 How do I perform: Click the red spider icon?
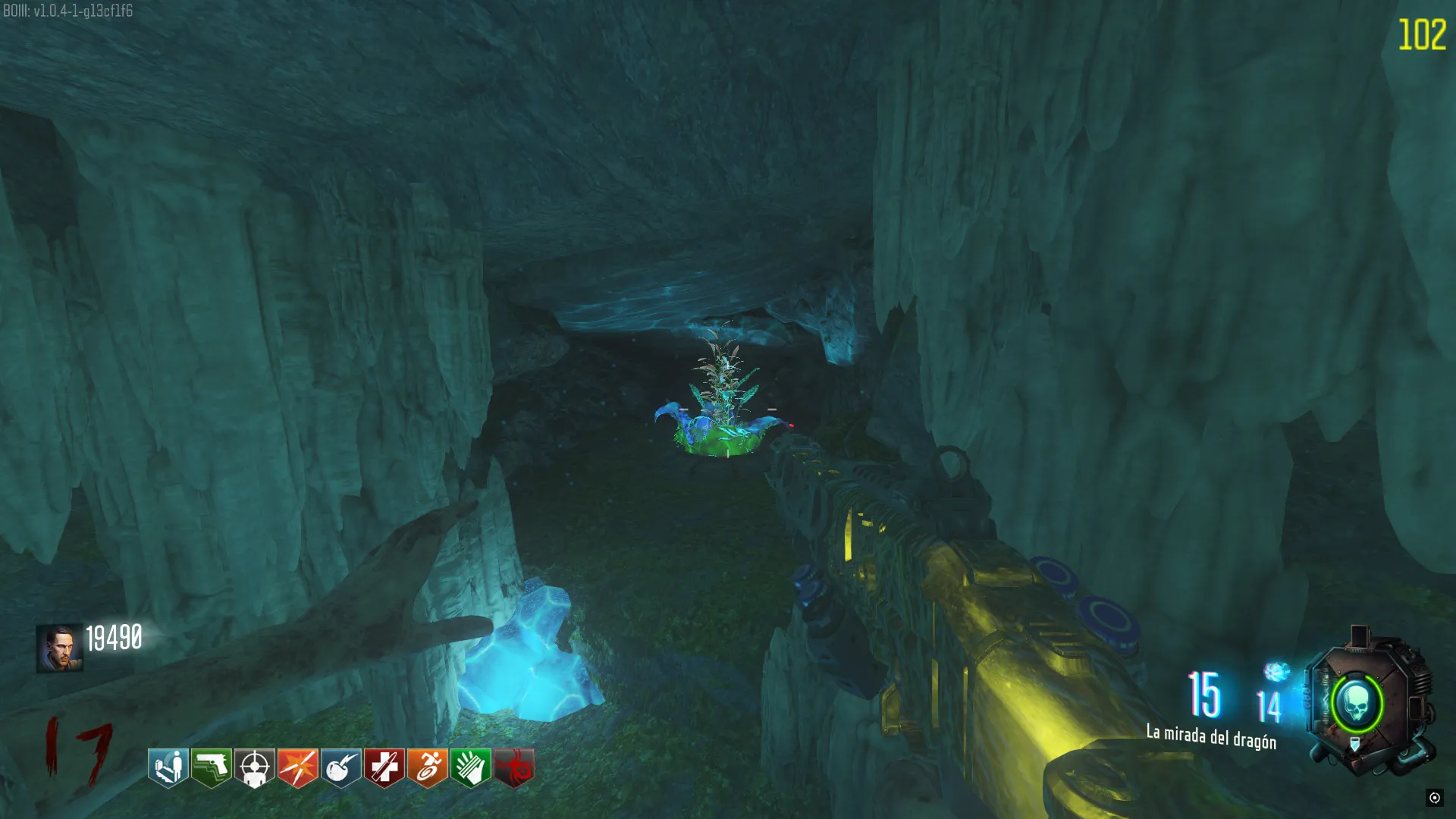coord(514,767)
